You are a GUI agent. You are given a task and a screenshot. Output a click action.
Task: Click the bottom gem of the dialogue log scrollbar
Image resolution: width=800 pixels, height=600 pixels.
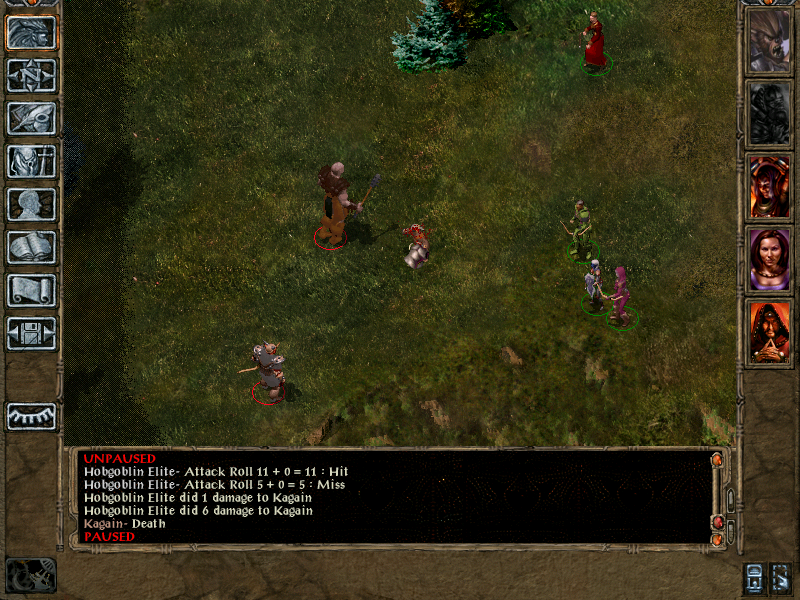coord(717,540)
